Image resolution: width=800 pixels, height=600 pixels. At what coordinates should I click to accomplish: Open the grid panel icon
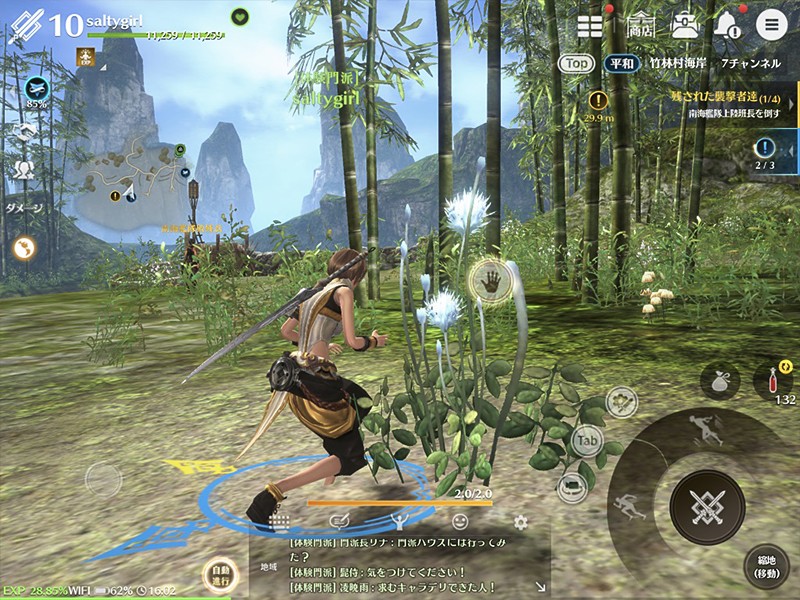[590, 26]
